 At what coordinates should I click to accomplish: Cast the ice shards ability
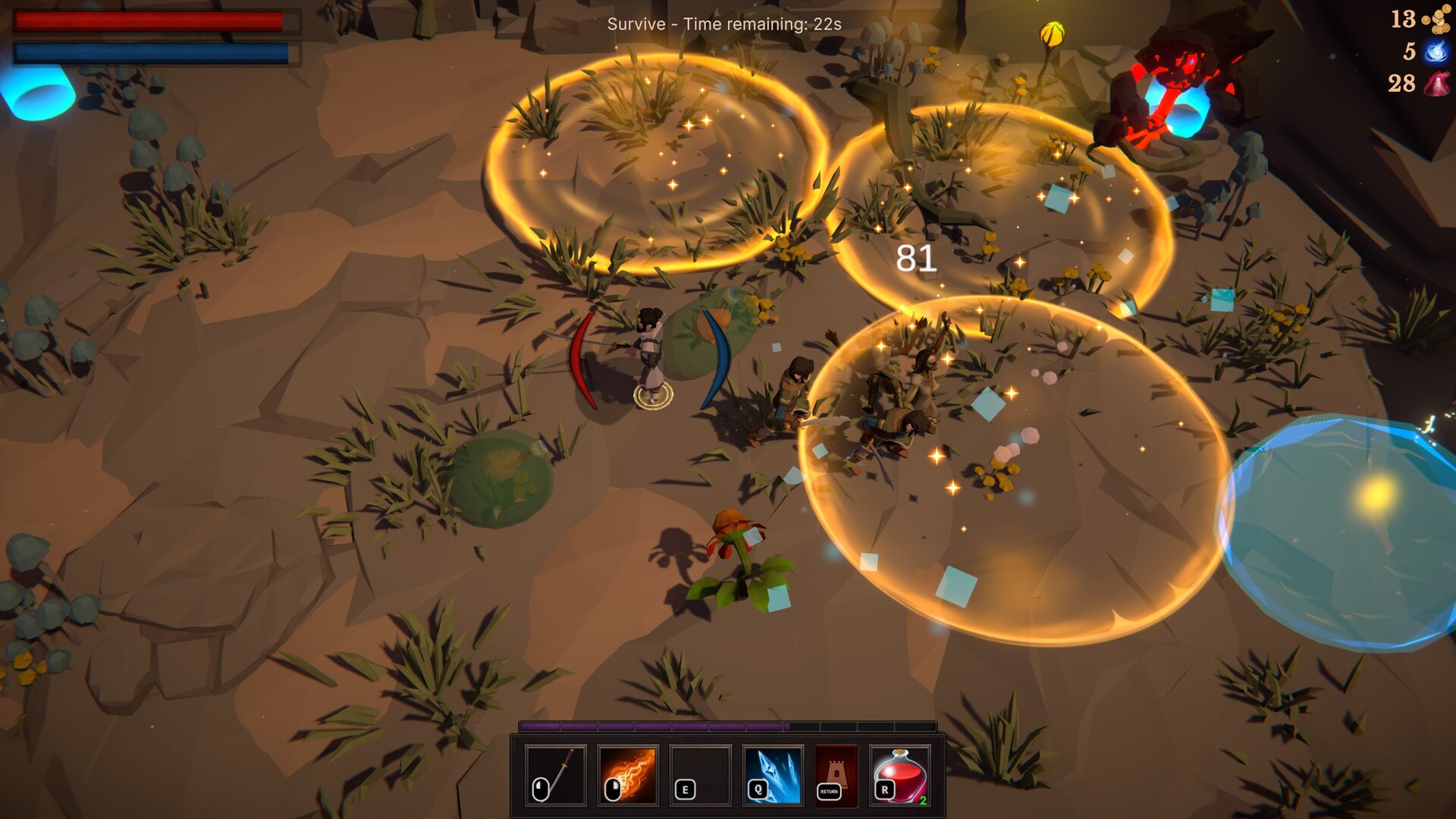(x=773, y=774)
